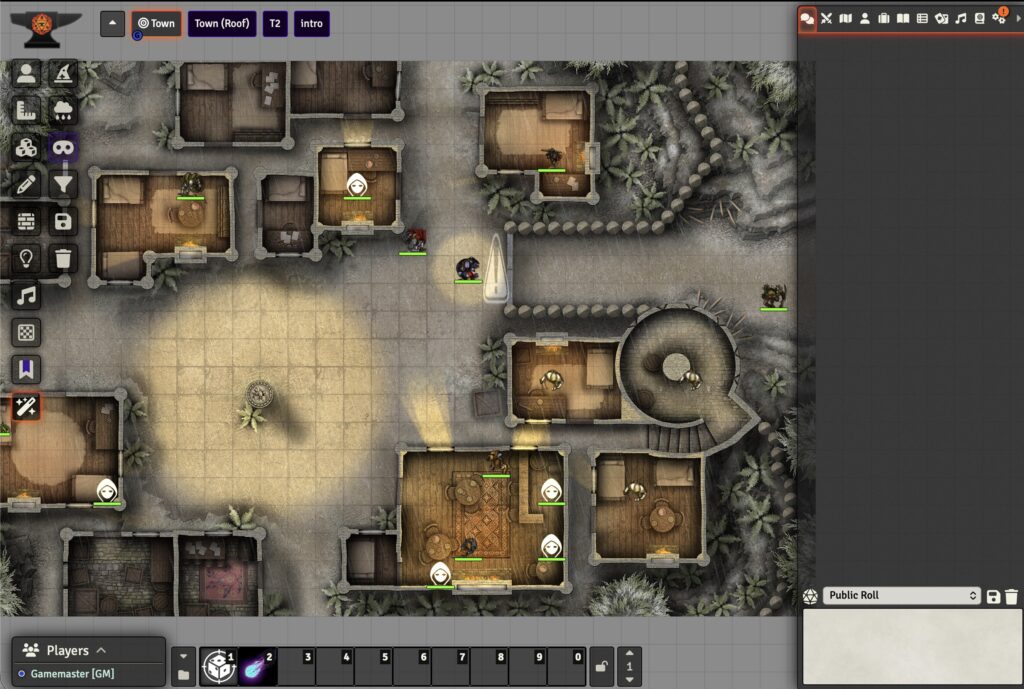1024x689 pixels.
Task: Select the token controls tool
Action: (x=26, y=73)
